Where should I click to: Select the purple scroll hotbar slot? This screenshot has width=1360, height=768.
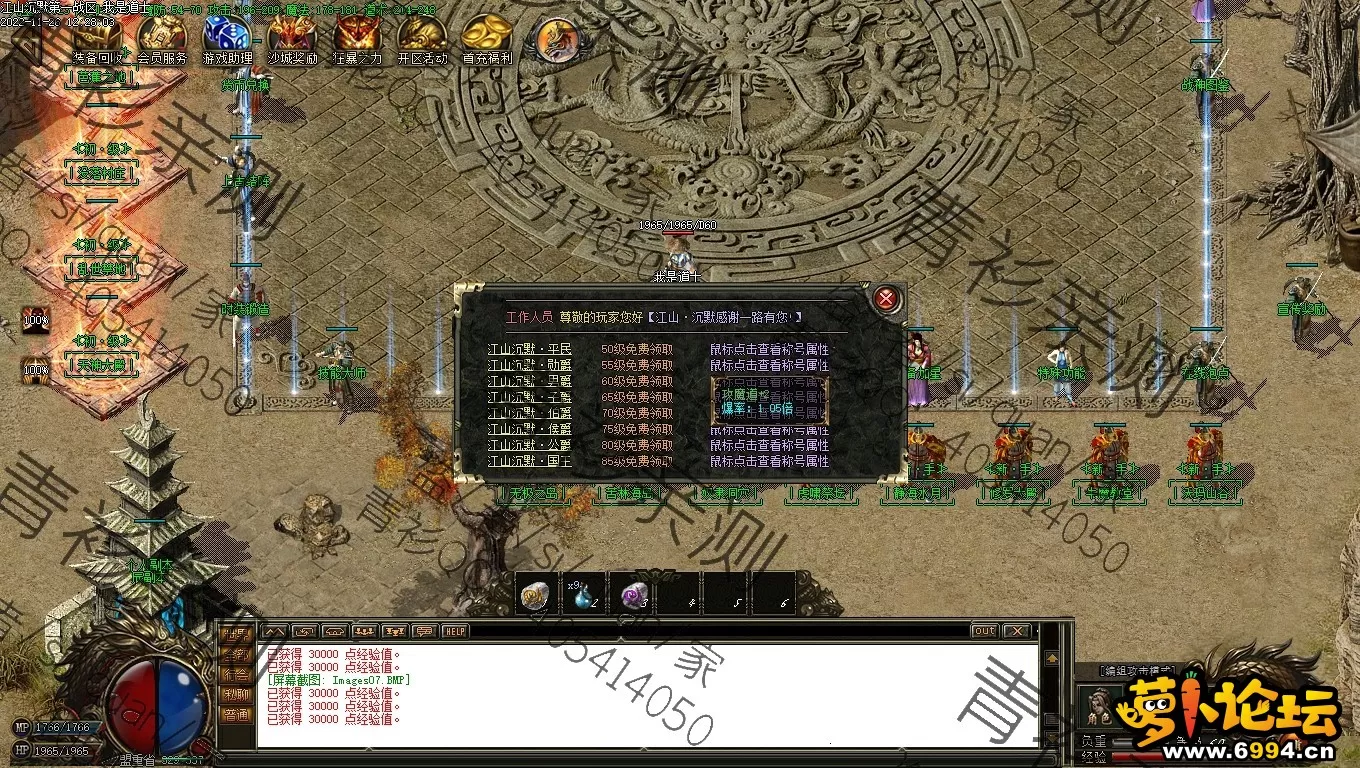[631, 595]
